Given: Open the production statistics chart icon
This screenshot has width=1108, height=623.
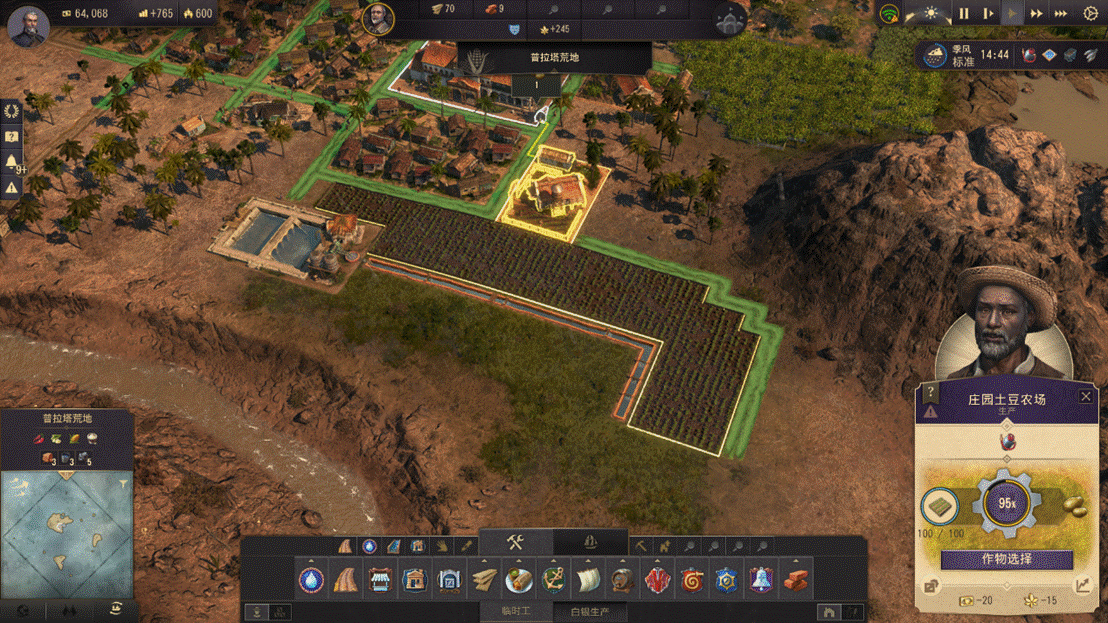Looking at the screenshot, I should tap(1083, 586).
